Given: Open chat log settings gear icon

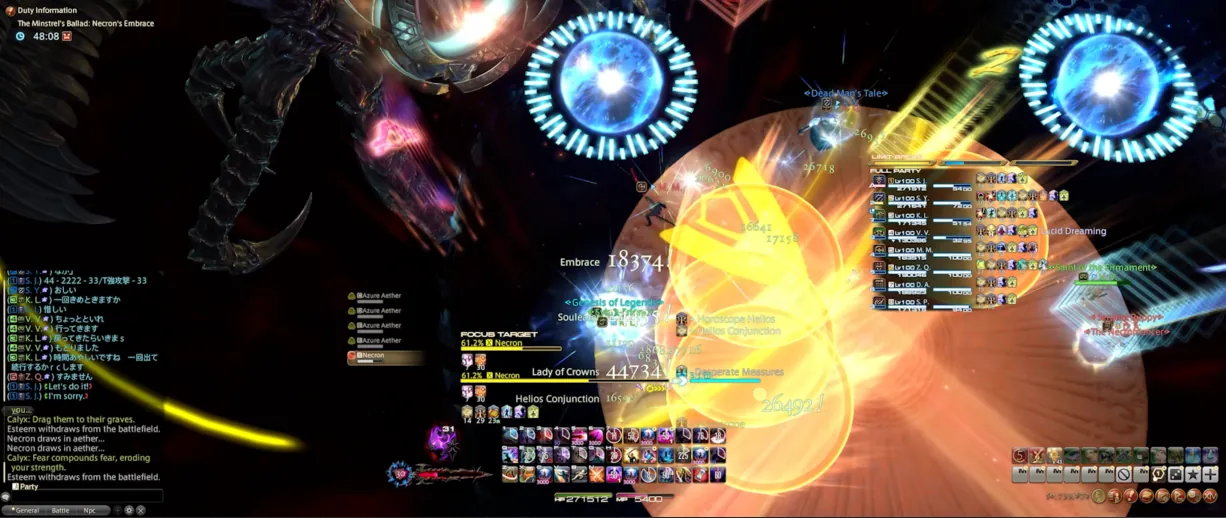Looking at the screenshot, I should coord(129,510).
